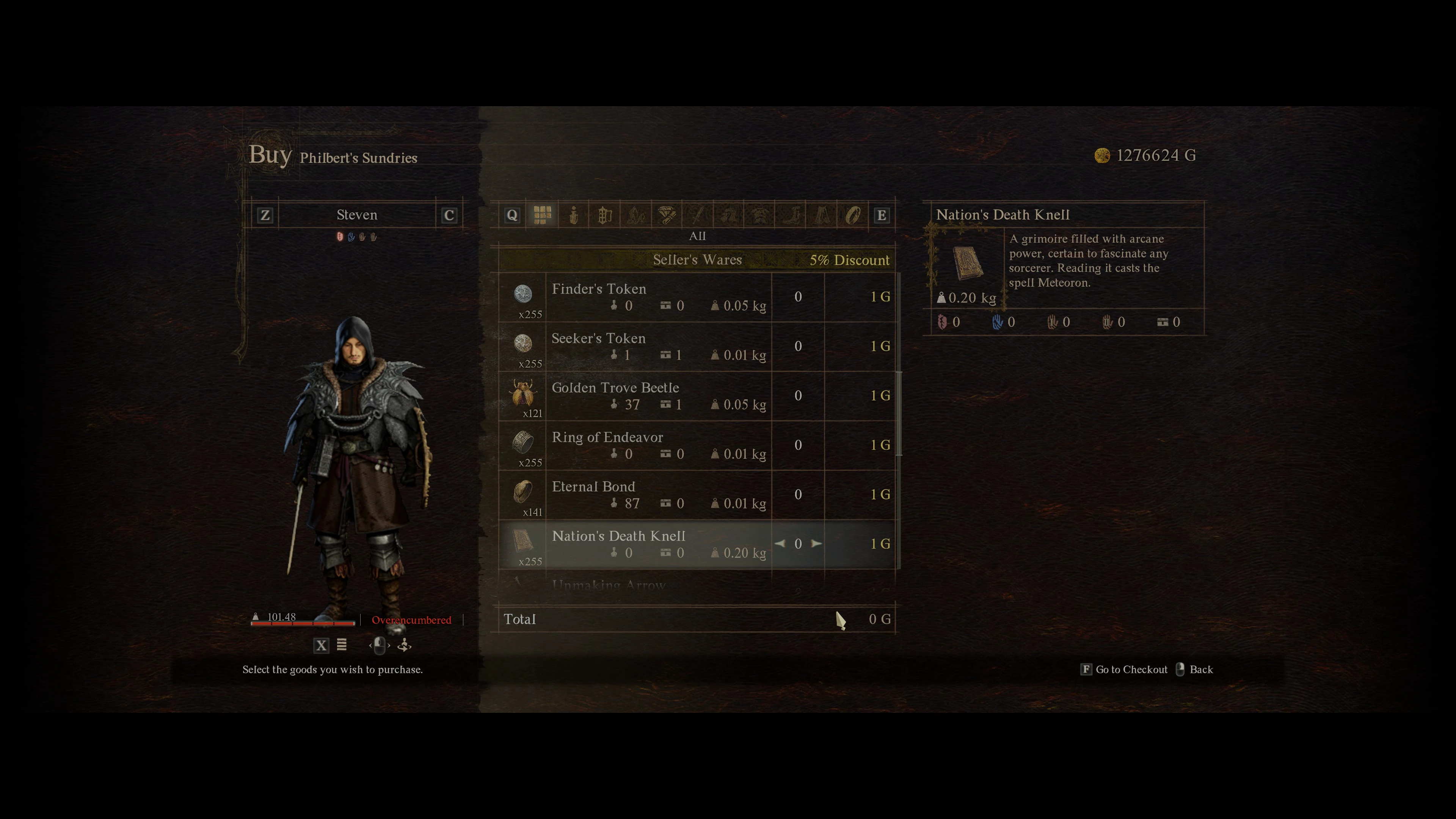Switch to the Seller's Wares tab

pos(698,260)
